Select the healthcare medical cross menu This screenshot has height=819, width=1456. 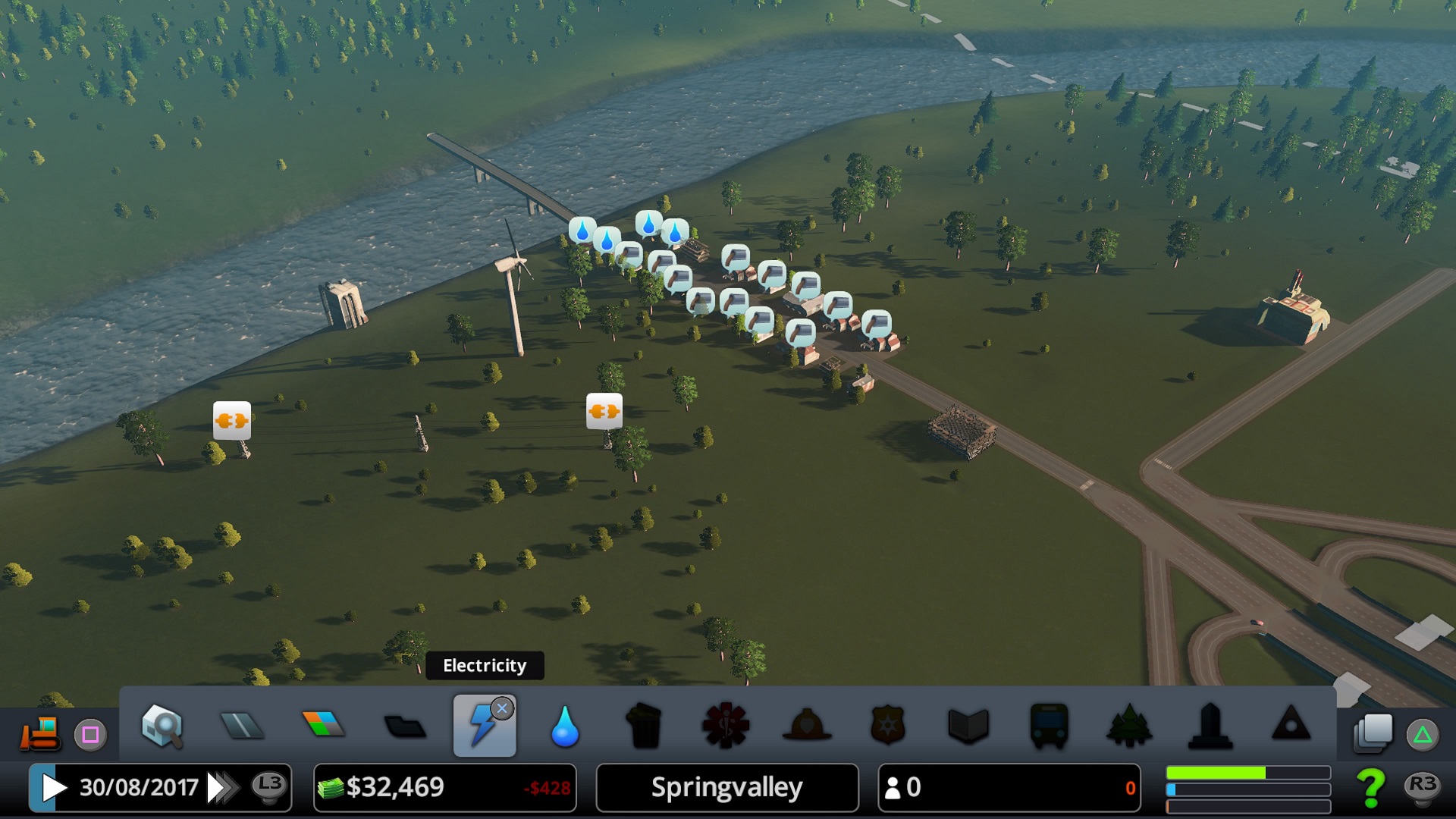point(726,726)
